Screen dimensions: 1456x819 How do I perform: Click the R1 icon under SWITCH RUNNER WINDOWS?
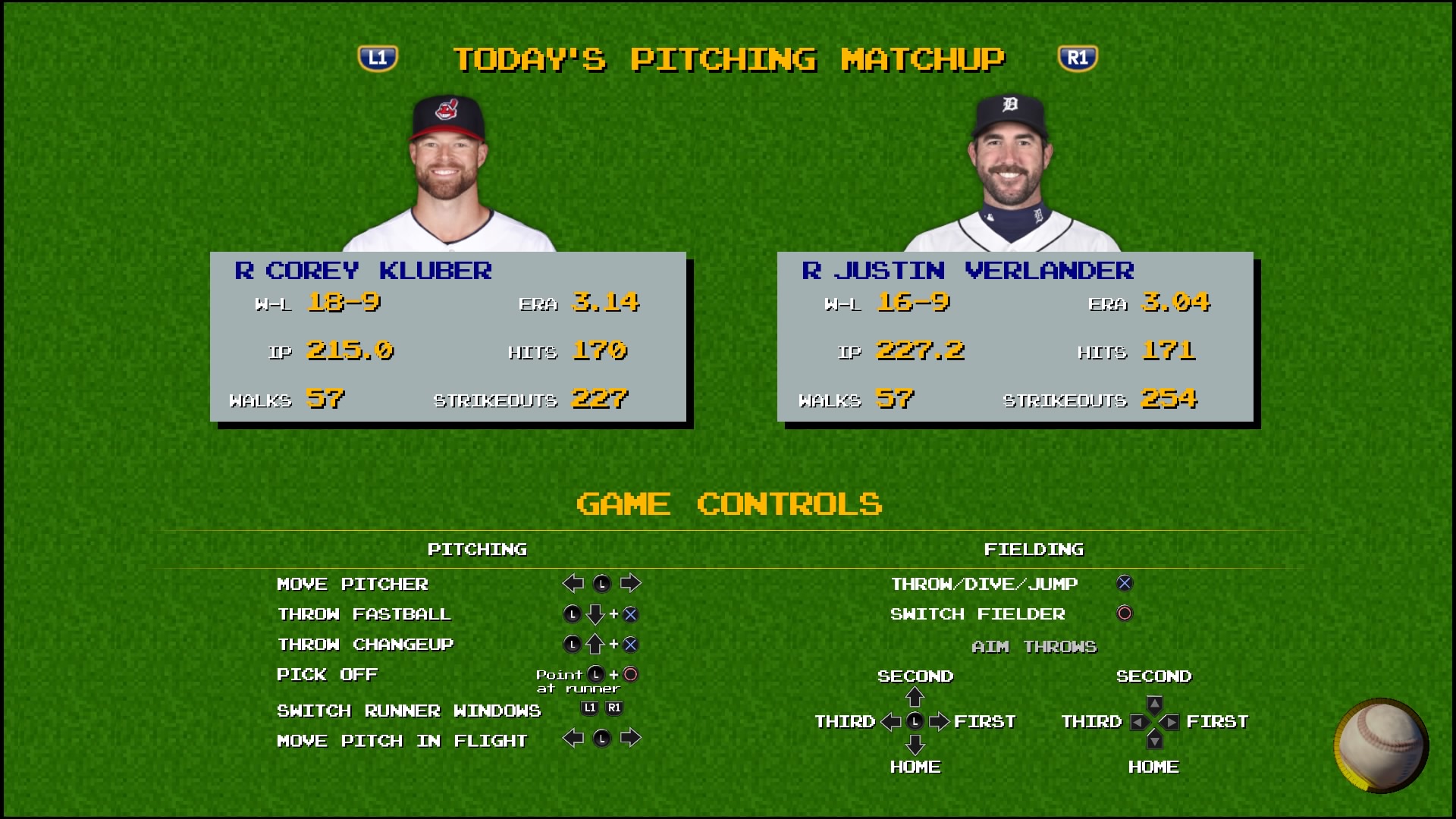(x=613, y=707)
